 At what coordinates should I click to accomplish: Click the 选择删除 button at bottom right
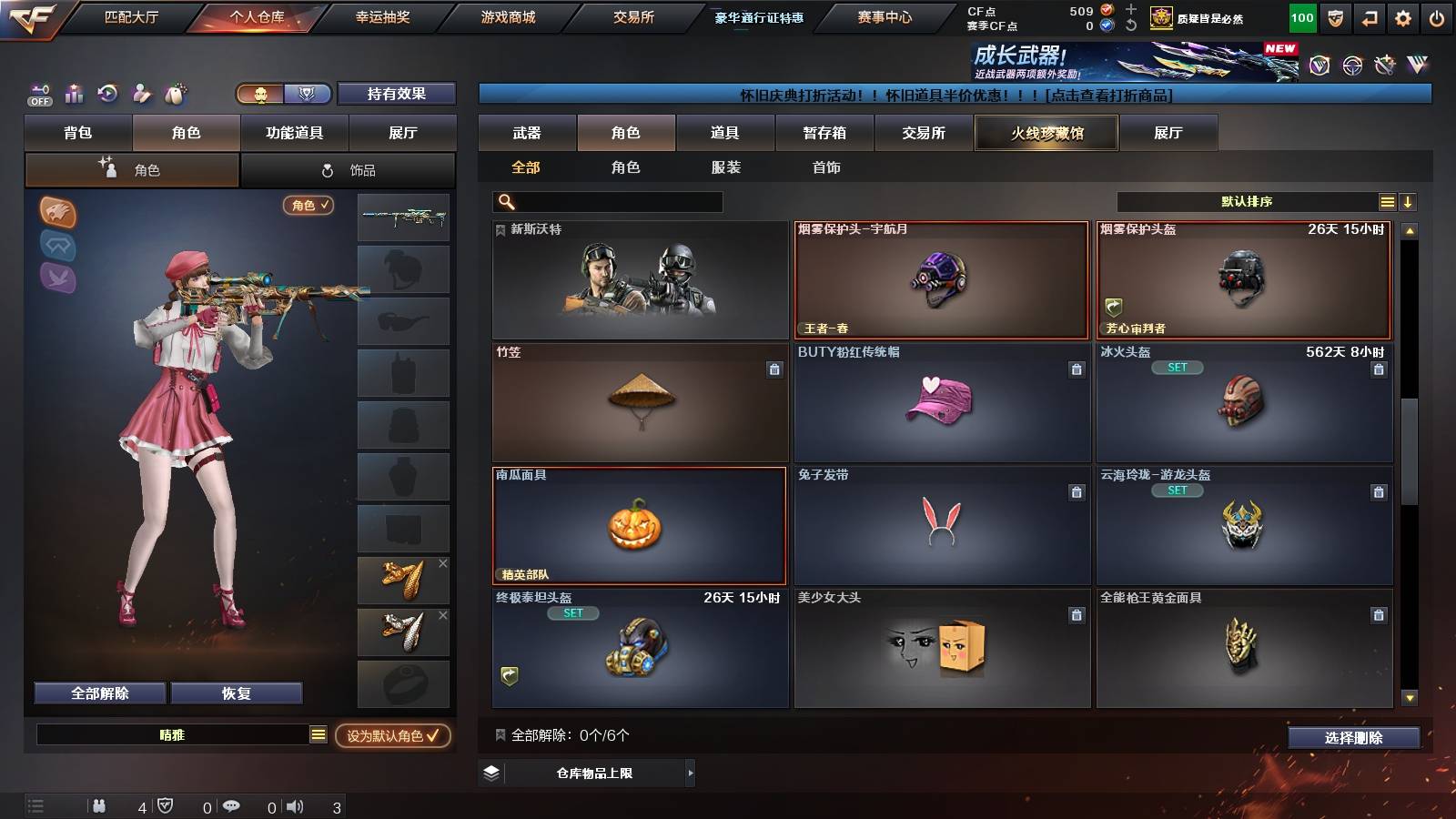(x=1353, y=737)
